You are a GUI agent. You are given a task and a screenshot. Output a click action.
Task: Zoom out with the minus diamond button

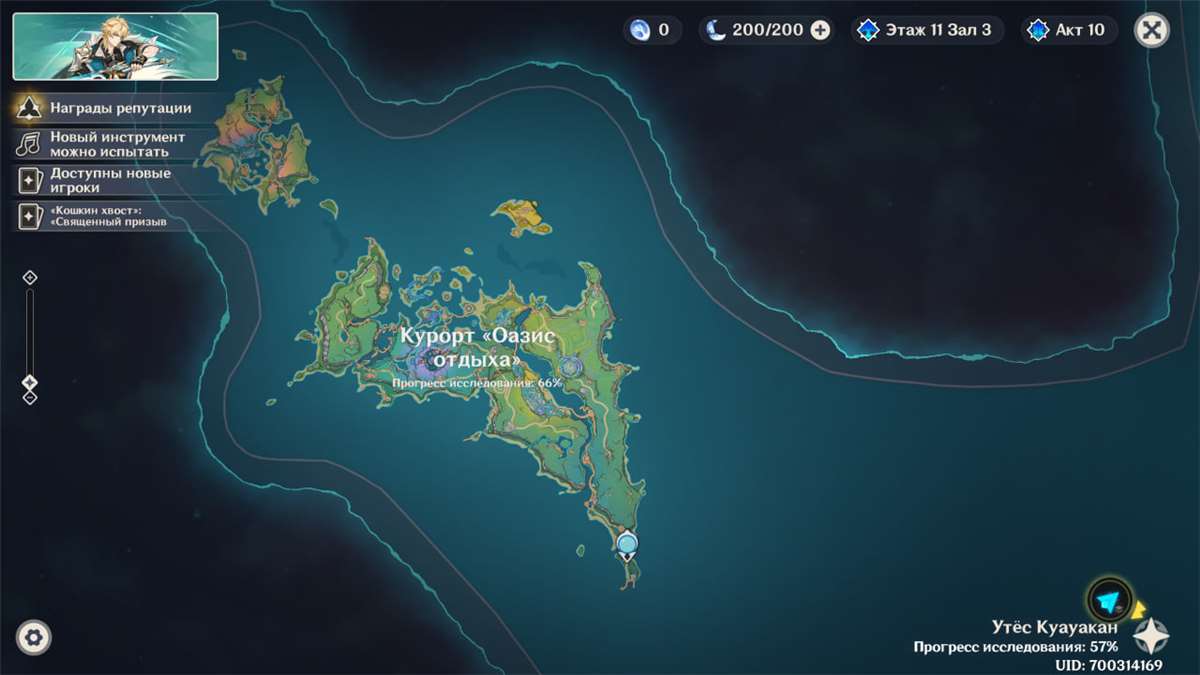coord(30,397)
